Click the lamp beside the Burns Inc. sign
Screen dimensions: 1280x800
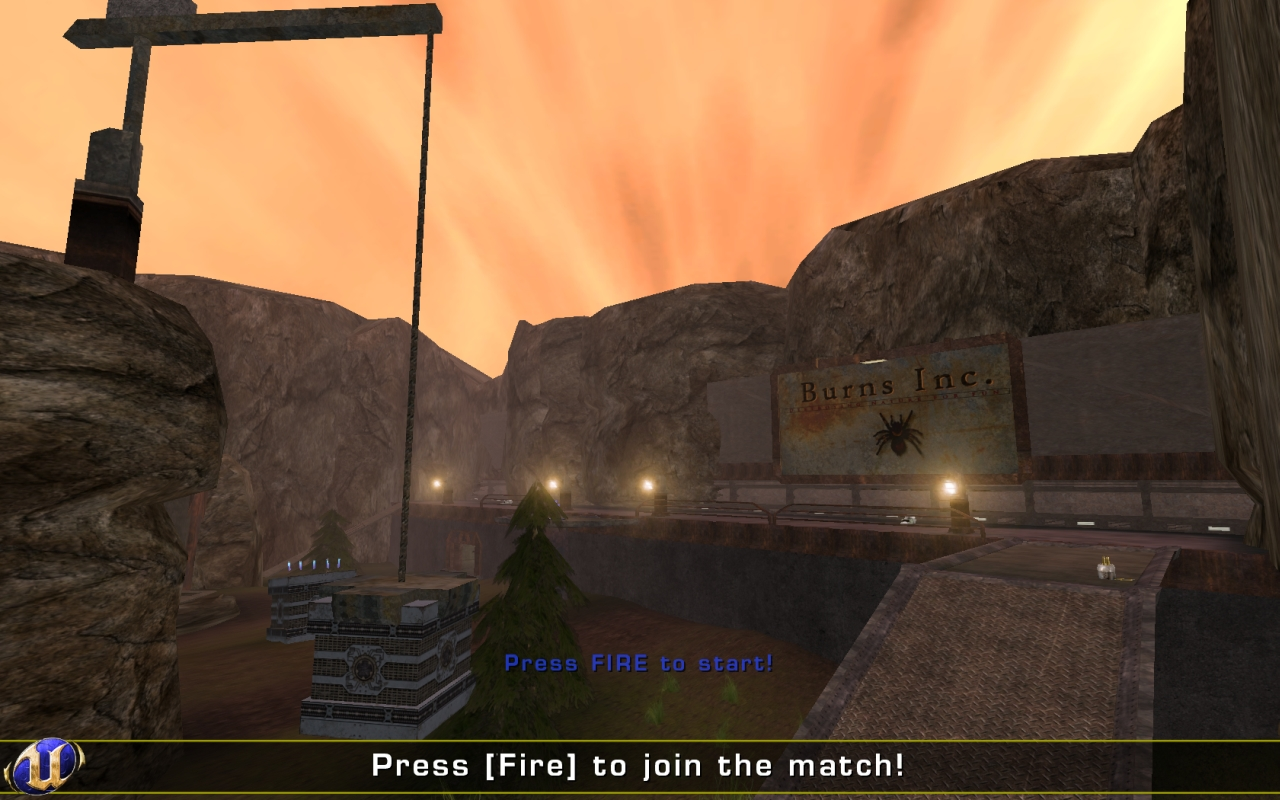tap(948, 485)
